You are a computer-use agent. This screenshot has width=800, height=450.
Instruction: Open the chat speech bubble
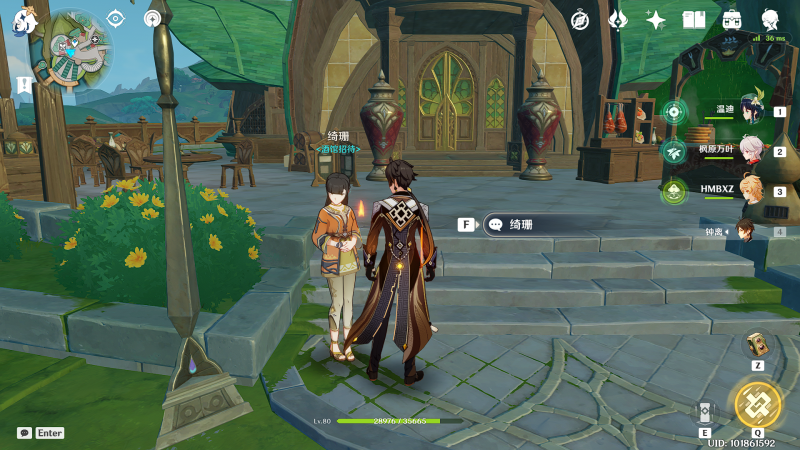coord(24,433)
